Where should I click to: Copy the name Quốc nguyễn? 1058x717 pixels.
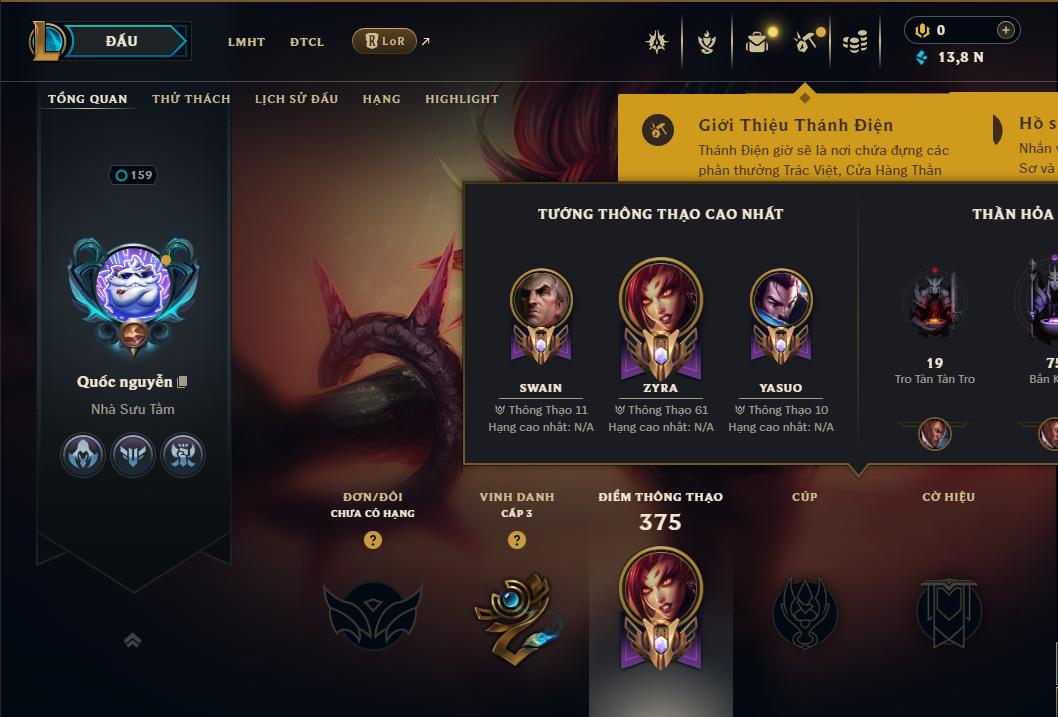click(x=182, y=382)
